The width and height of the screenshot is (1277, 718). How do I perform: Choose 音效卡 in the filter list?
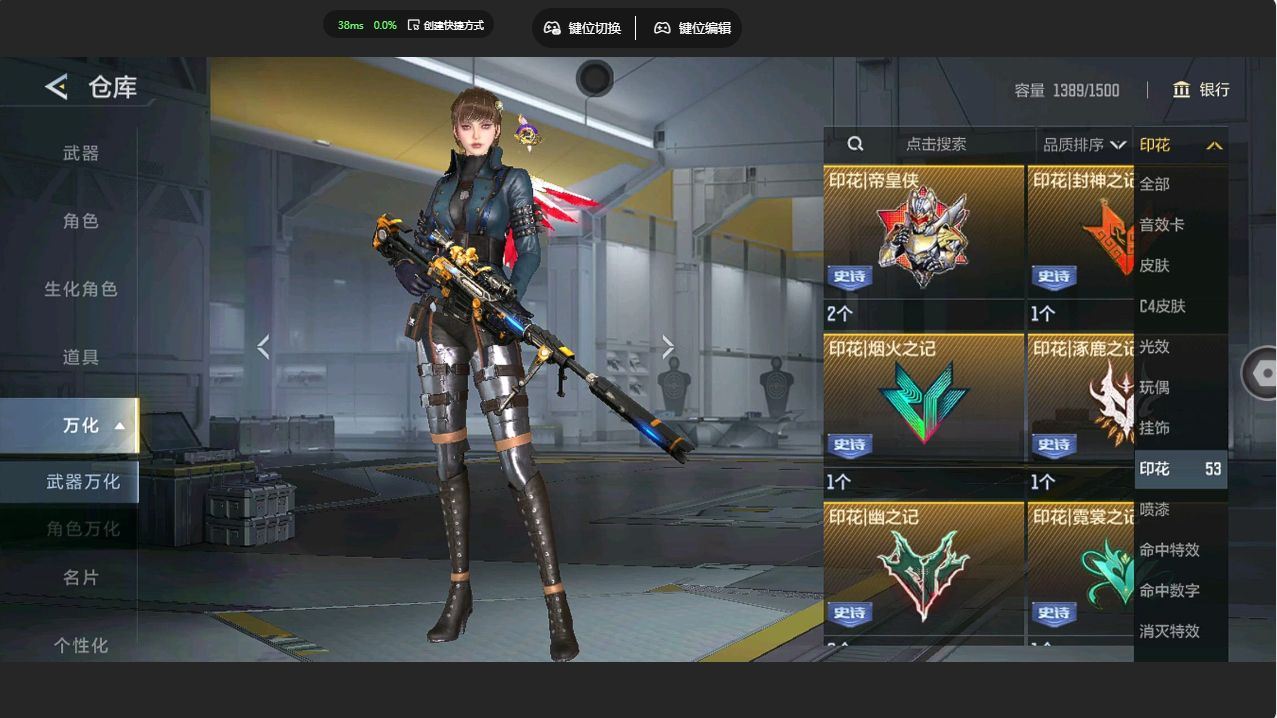1162,225
